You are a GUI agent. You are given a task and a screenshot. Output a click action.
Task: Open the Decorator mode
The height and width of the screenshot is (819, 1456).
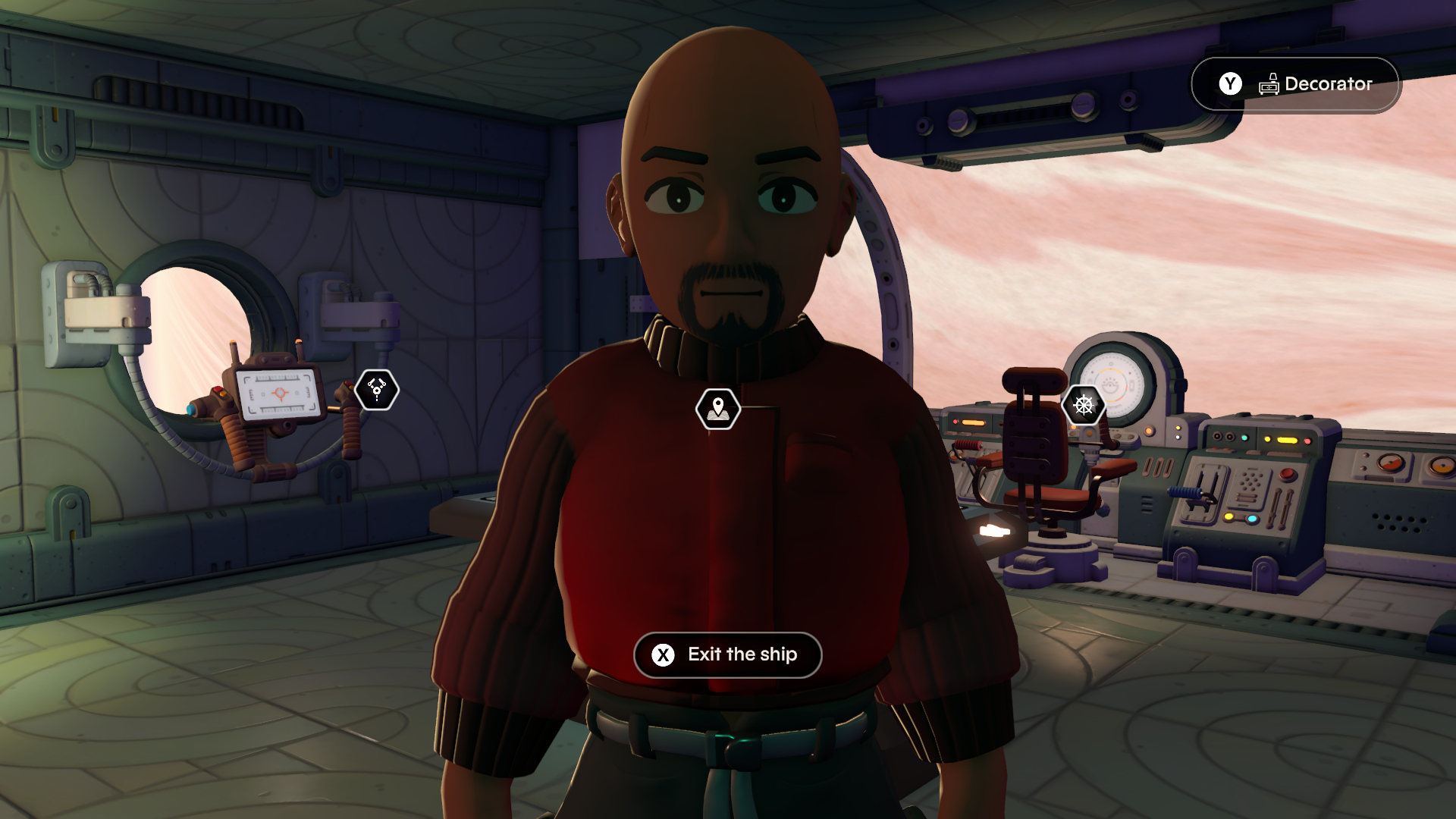tap(1296, 84)
